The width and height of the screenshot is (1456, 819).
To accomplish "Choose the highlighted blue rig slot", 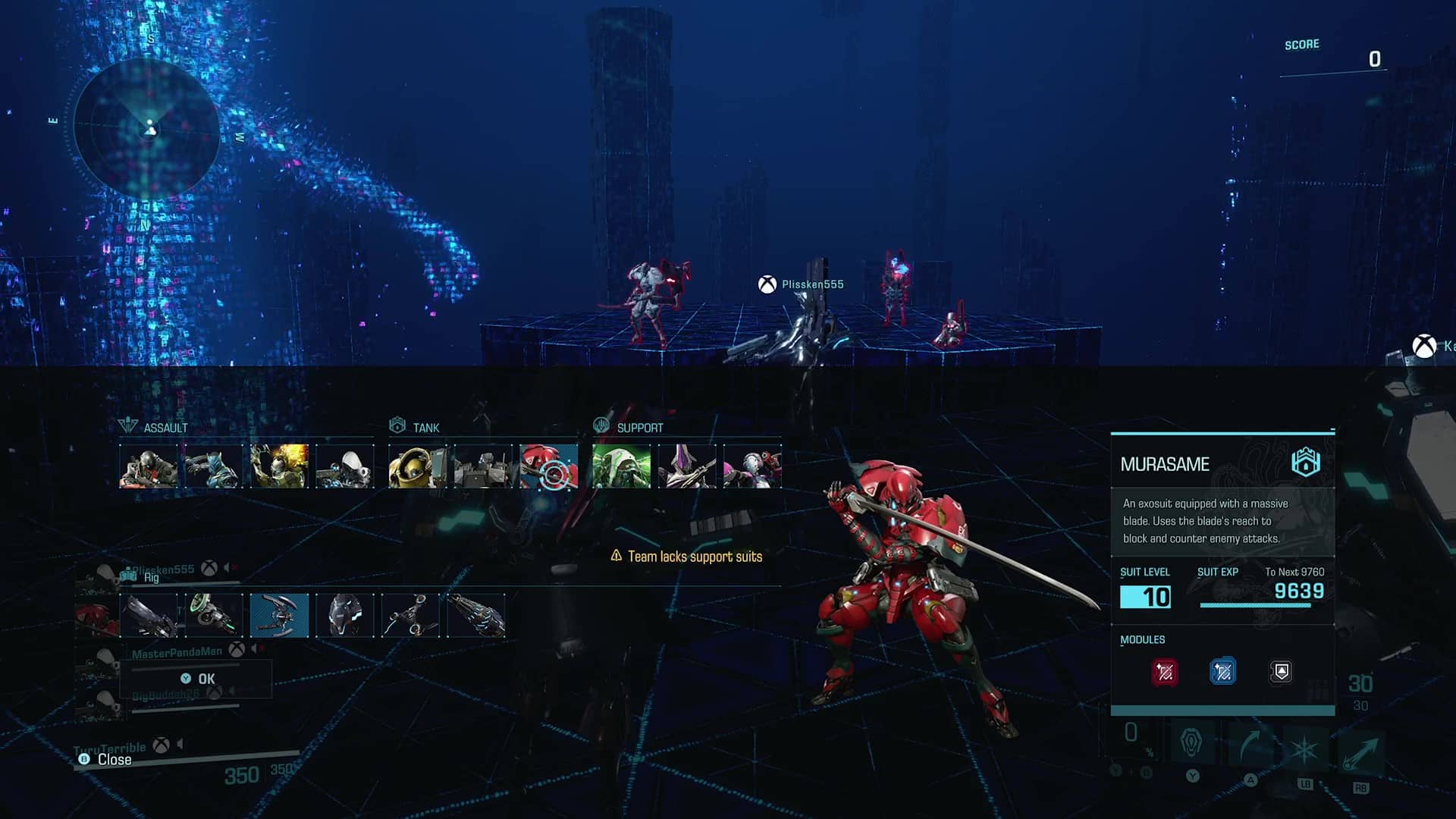I will [280, 615].
